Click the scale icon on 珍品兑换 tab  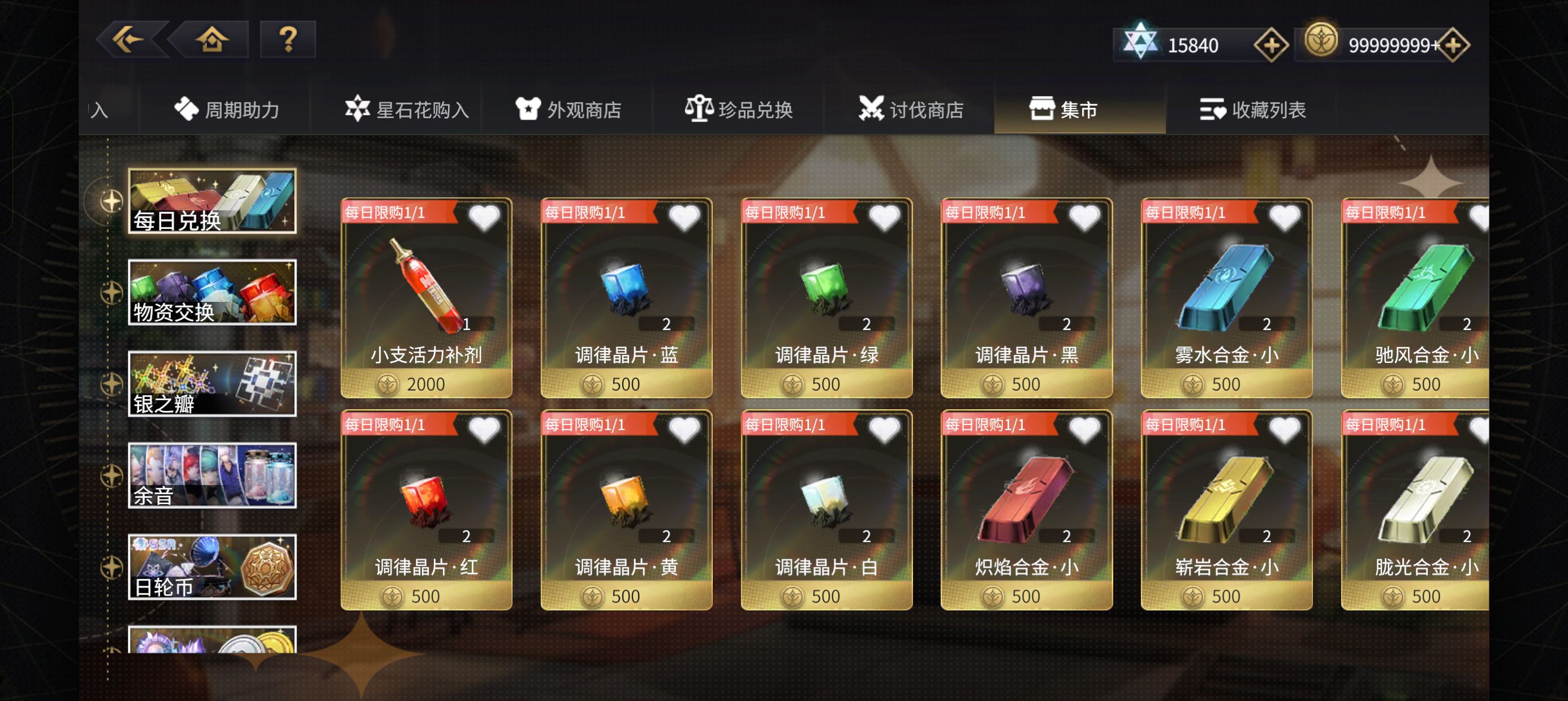[701, 110]
